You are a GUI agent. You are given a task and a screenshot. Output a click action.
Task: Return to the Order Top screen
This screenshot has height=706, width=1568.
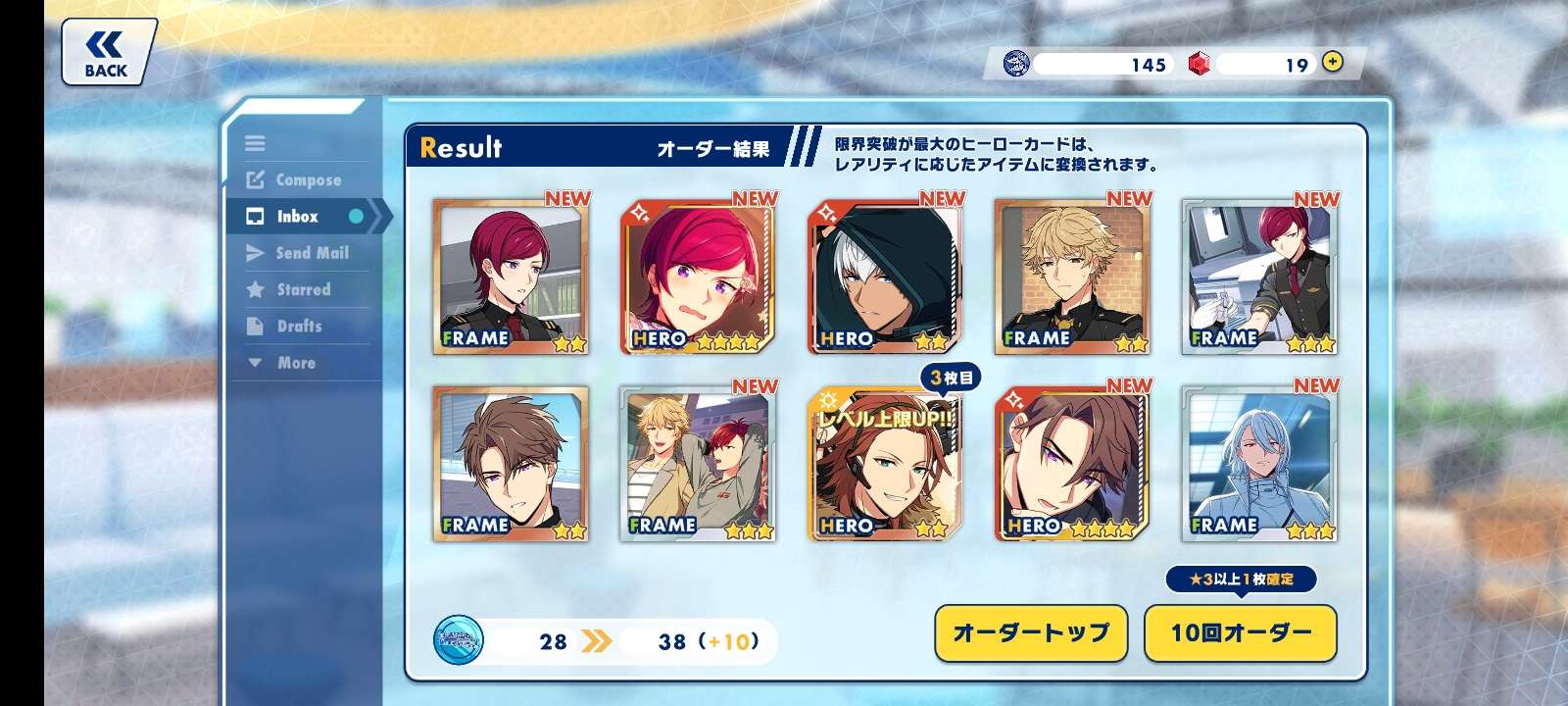point(1030,632)
